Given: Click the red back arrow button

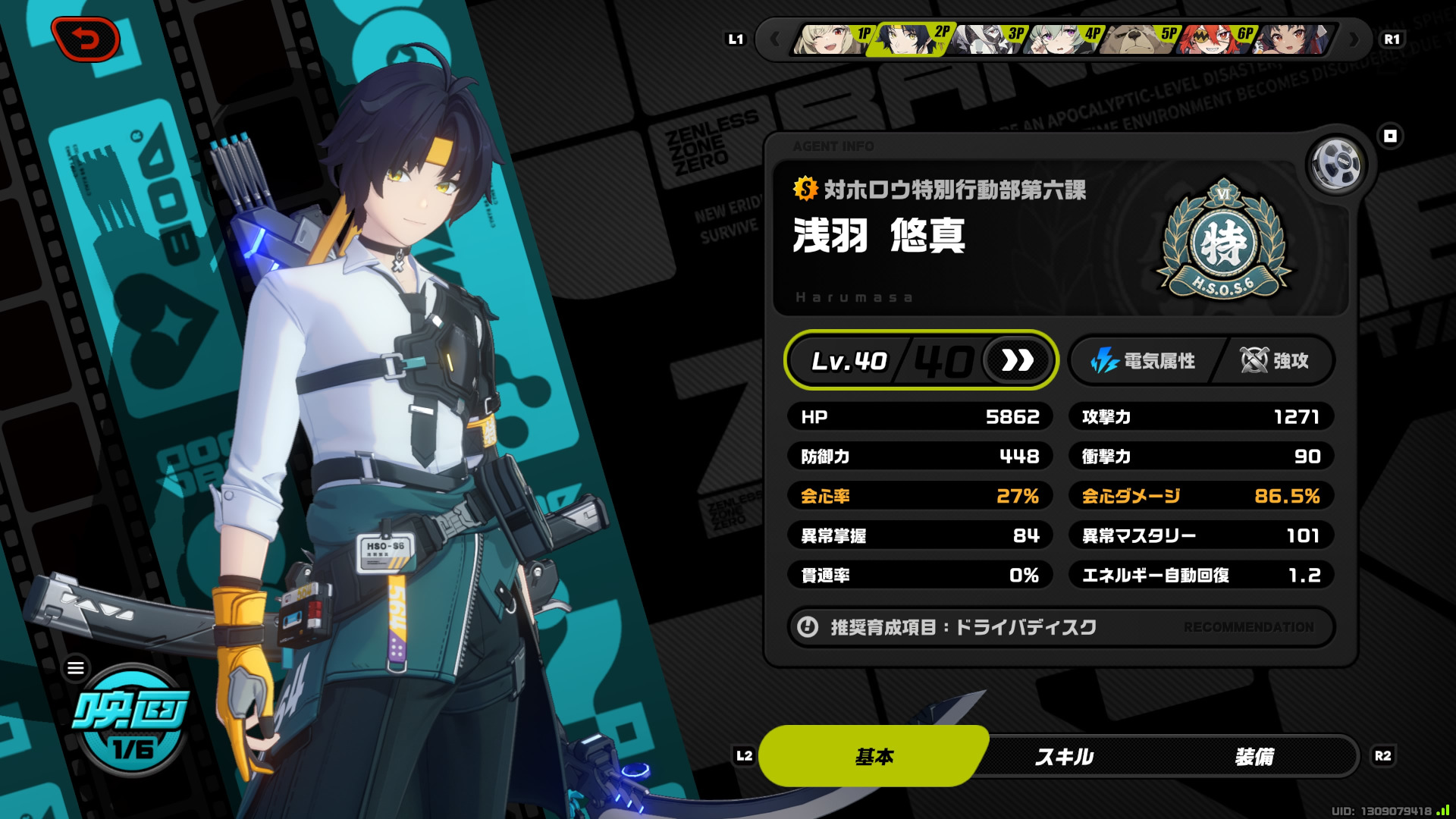Looking at the screenshot, I should tap(86, 39).
